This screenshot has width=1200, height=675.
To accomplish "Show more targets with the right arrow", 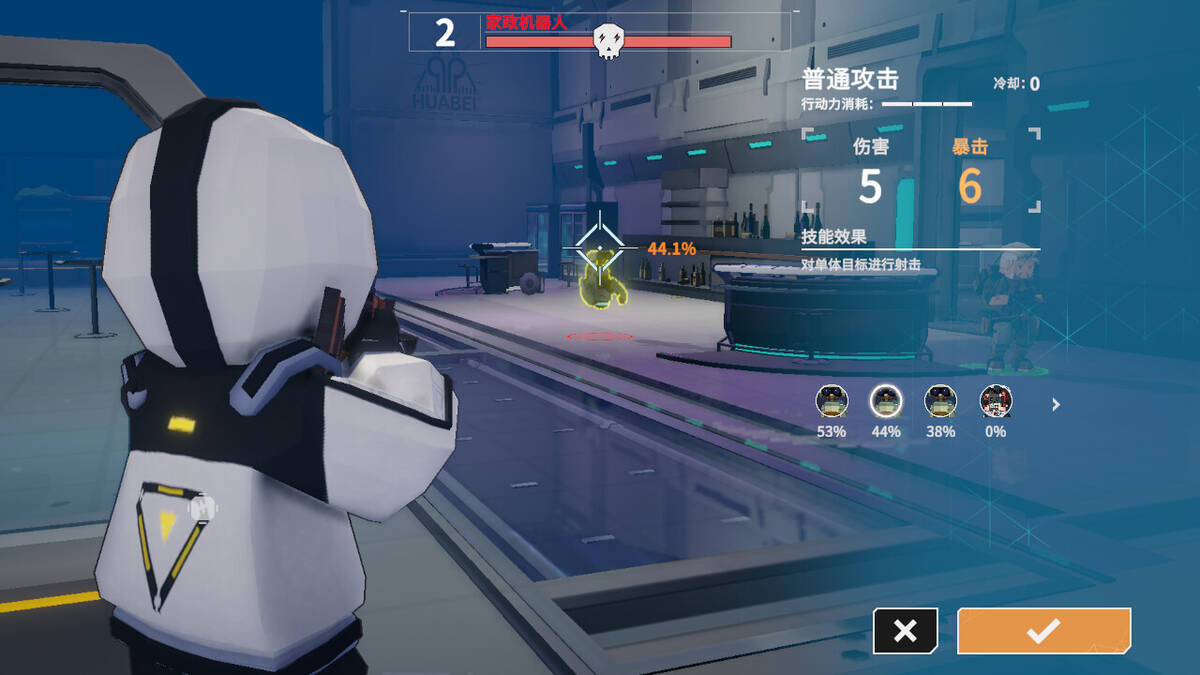I will pos(1055,405).
